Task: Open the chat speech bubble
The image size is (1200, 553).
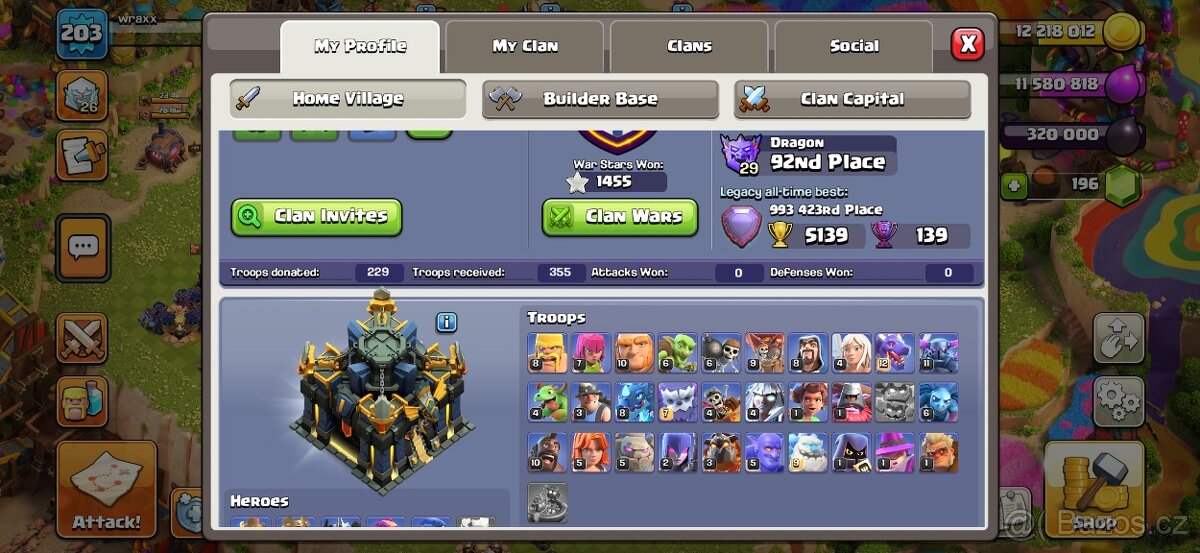Action: click(x=83, y=246)
